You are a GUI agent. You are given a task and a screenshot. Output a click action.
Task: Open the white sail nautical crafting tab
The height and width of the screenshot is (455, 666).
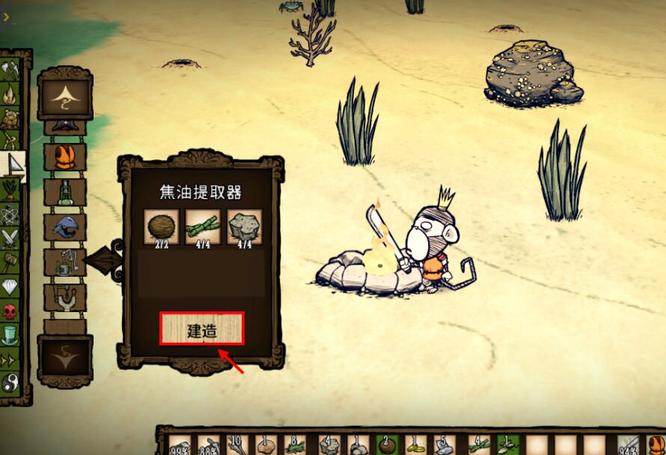(12, 164)
